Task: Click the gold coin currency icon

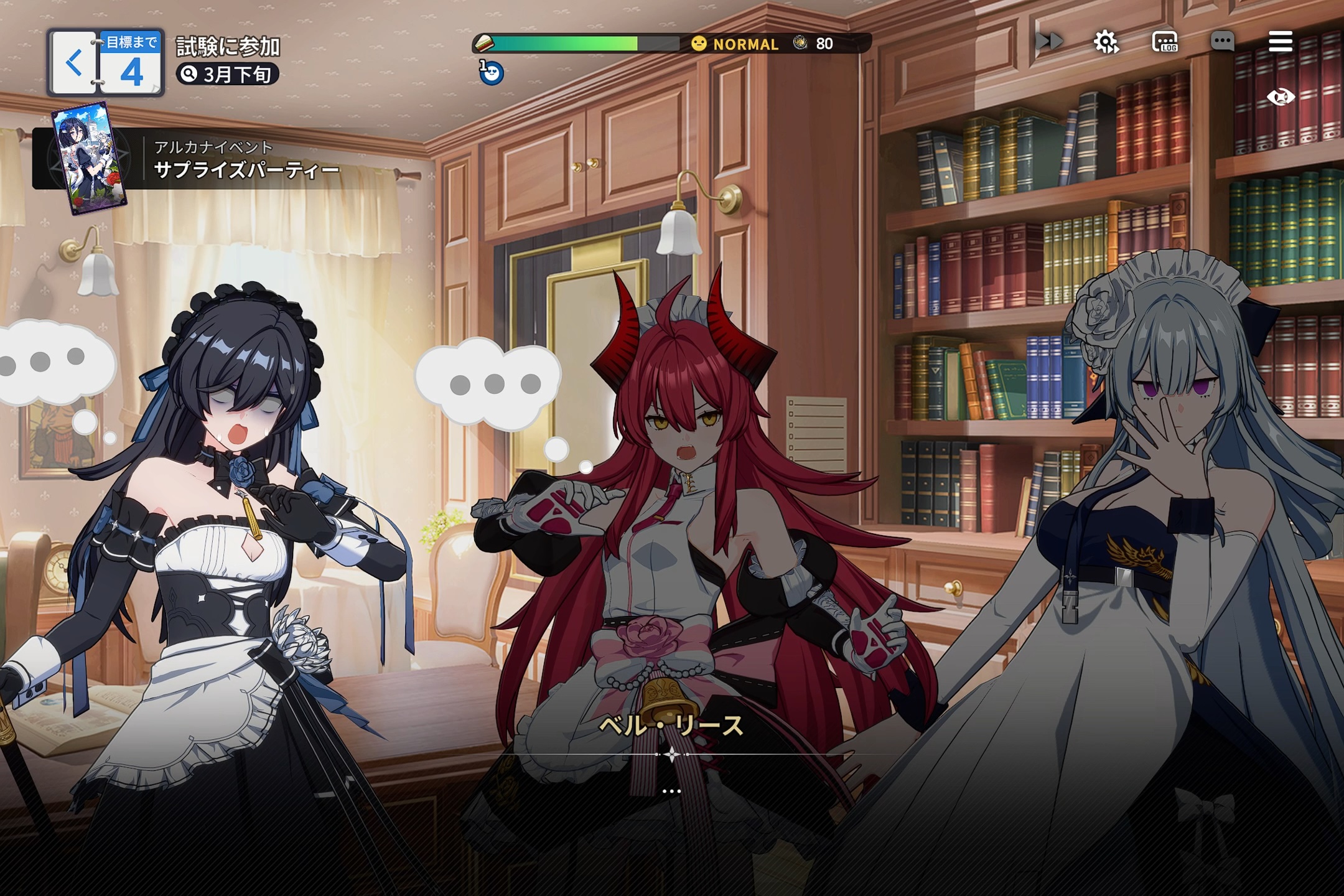Action: click(x=800, y=42)
